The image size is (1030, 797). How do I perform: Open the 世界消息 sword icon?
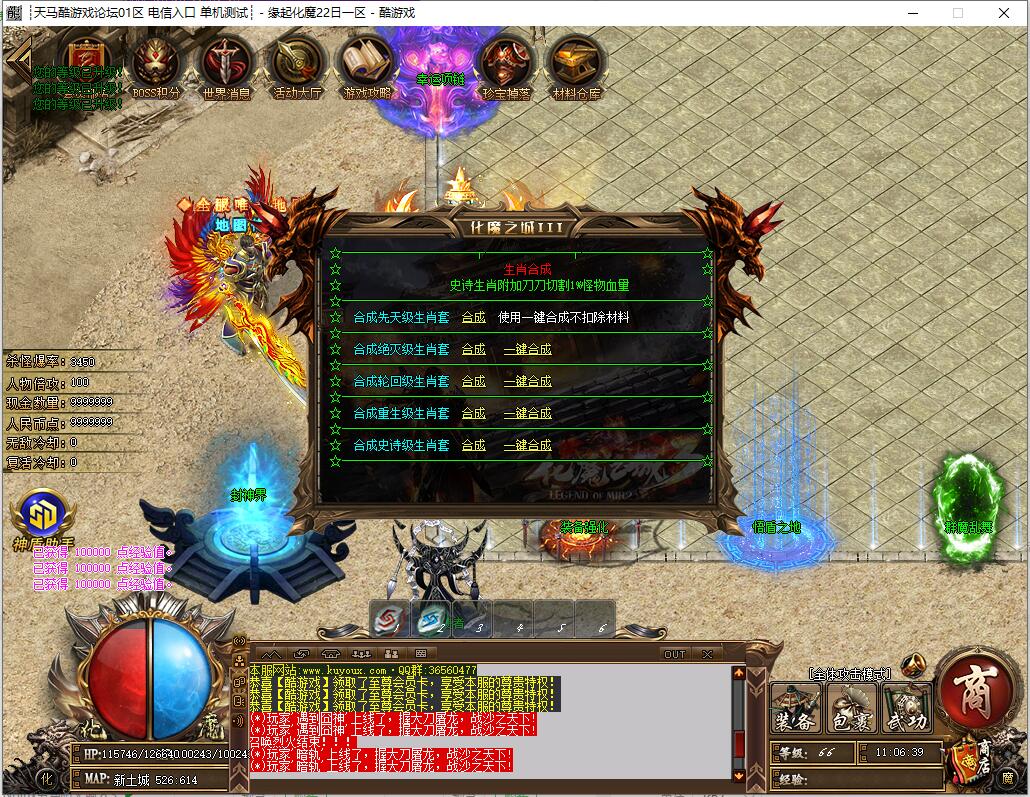pos(226,65)
